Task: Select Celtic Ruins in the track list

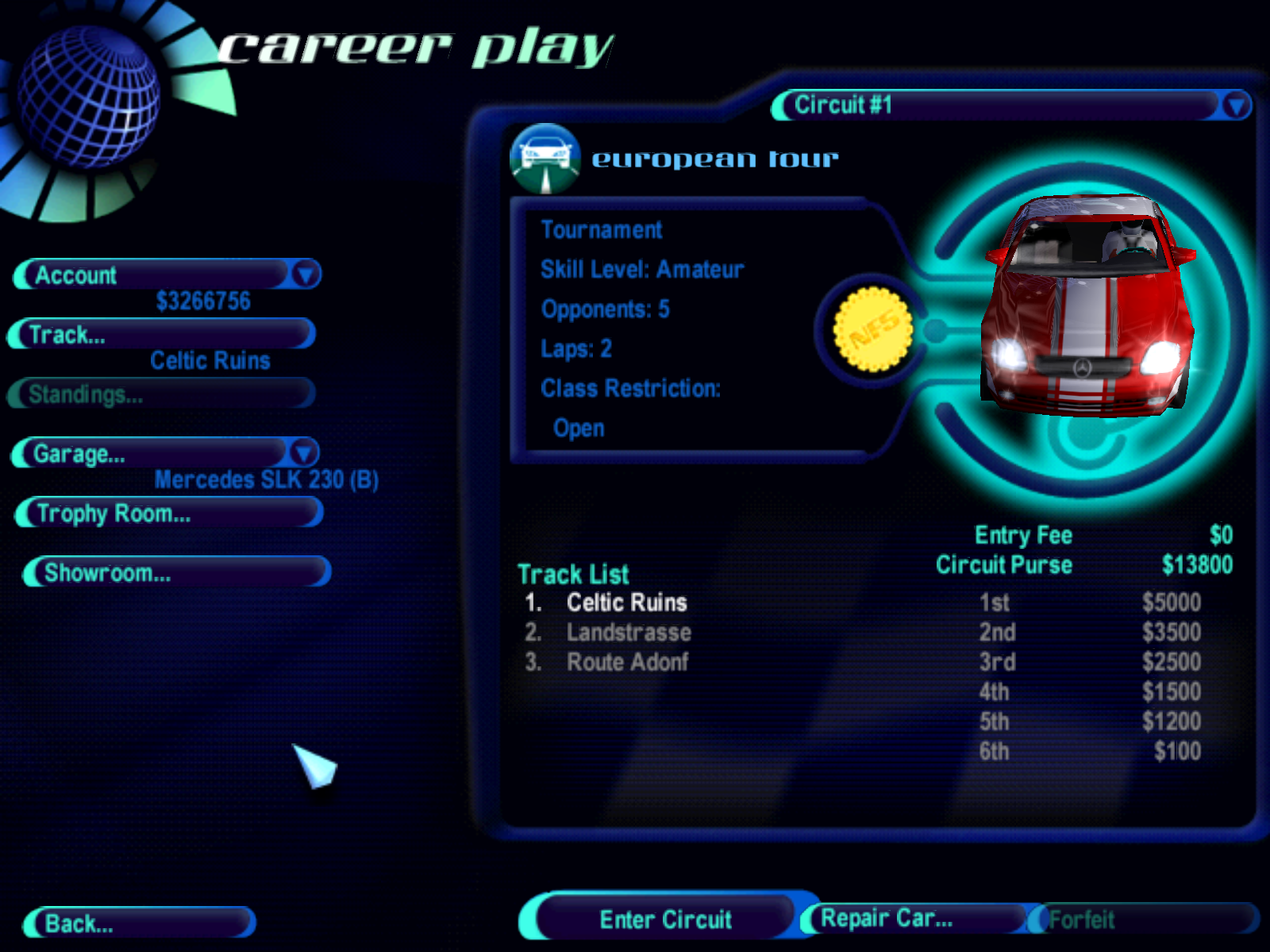Action: point(626,603)
